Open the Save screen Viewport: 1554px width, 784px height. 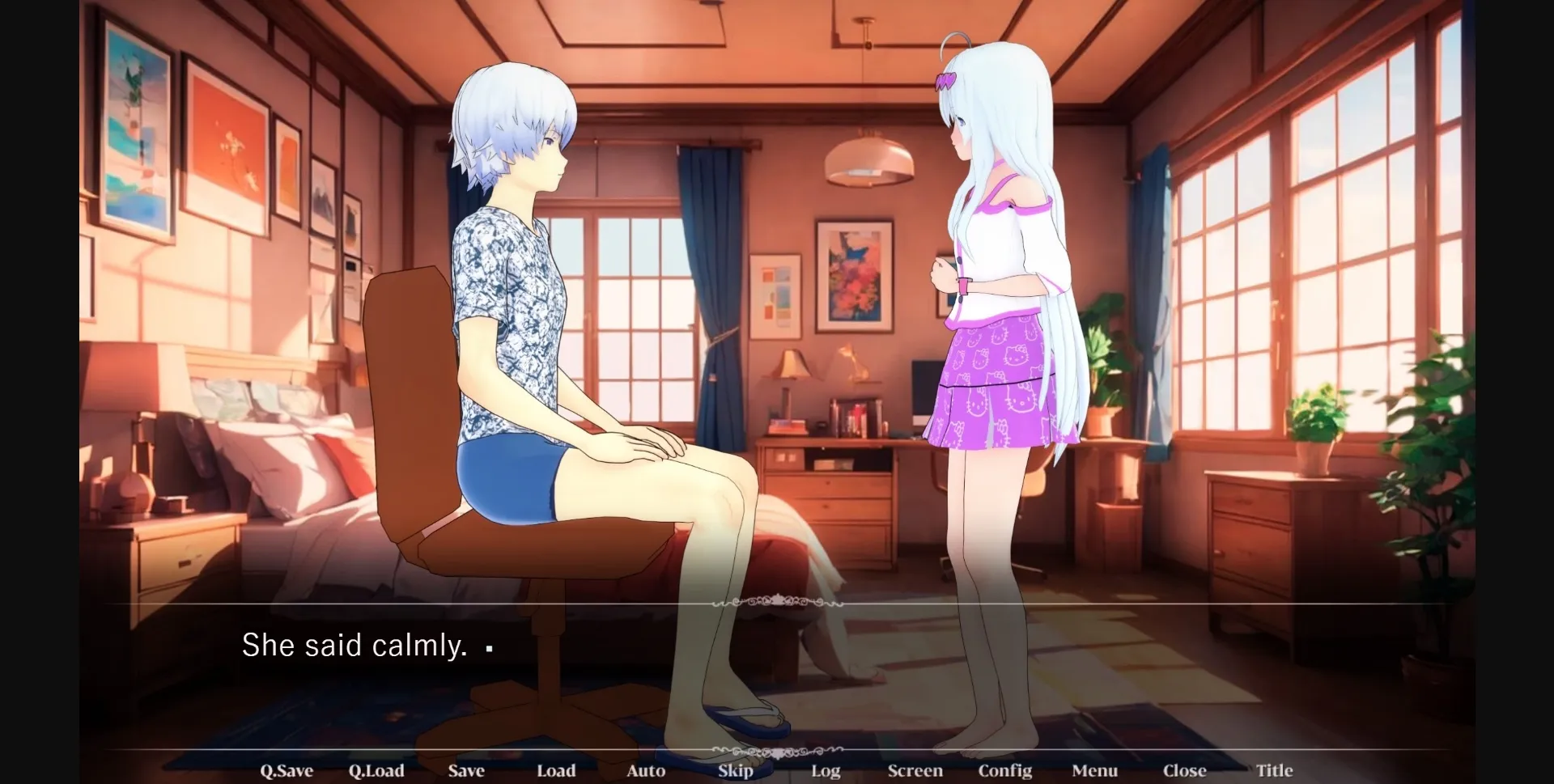pos(465,770)
